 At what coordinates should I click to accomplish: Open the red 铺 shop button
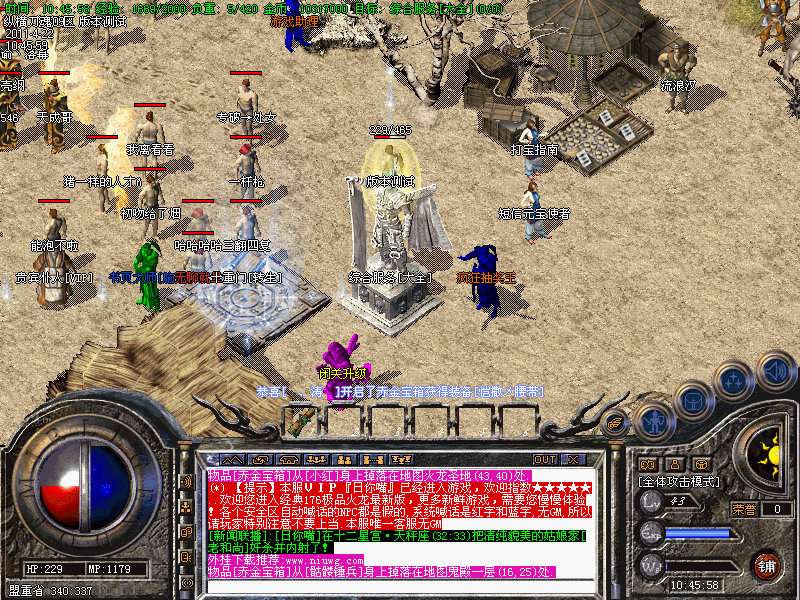tap(766, 564)
